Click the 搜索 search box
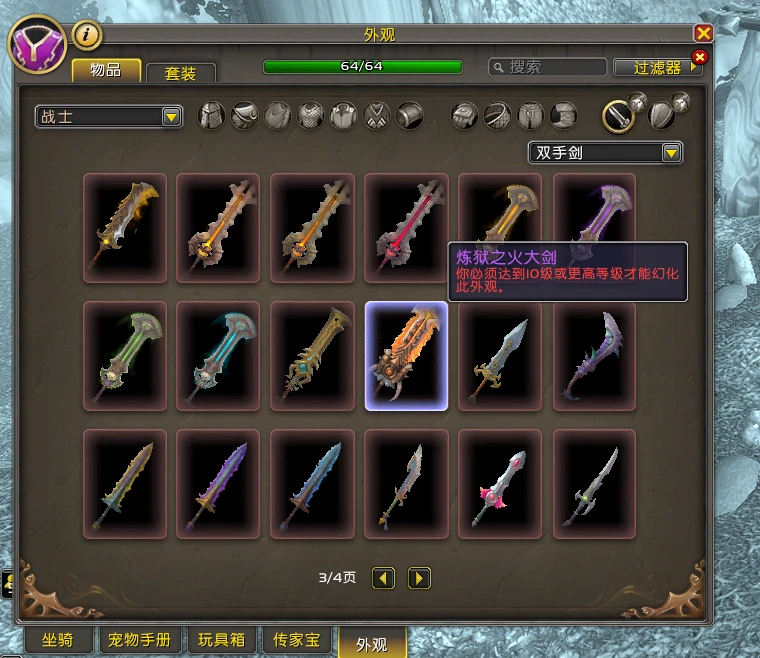The width and height of the screenshot is (760, 658). [x=547, y=67]
